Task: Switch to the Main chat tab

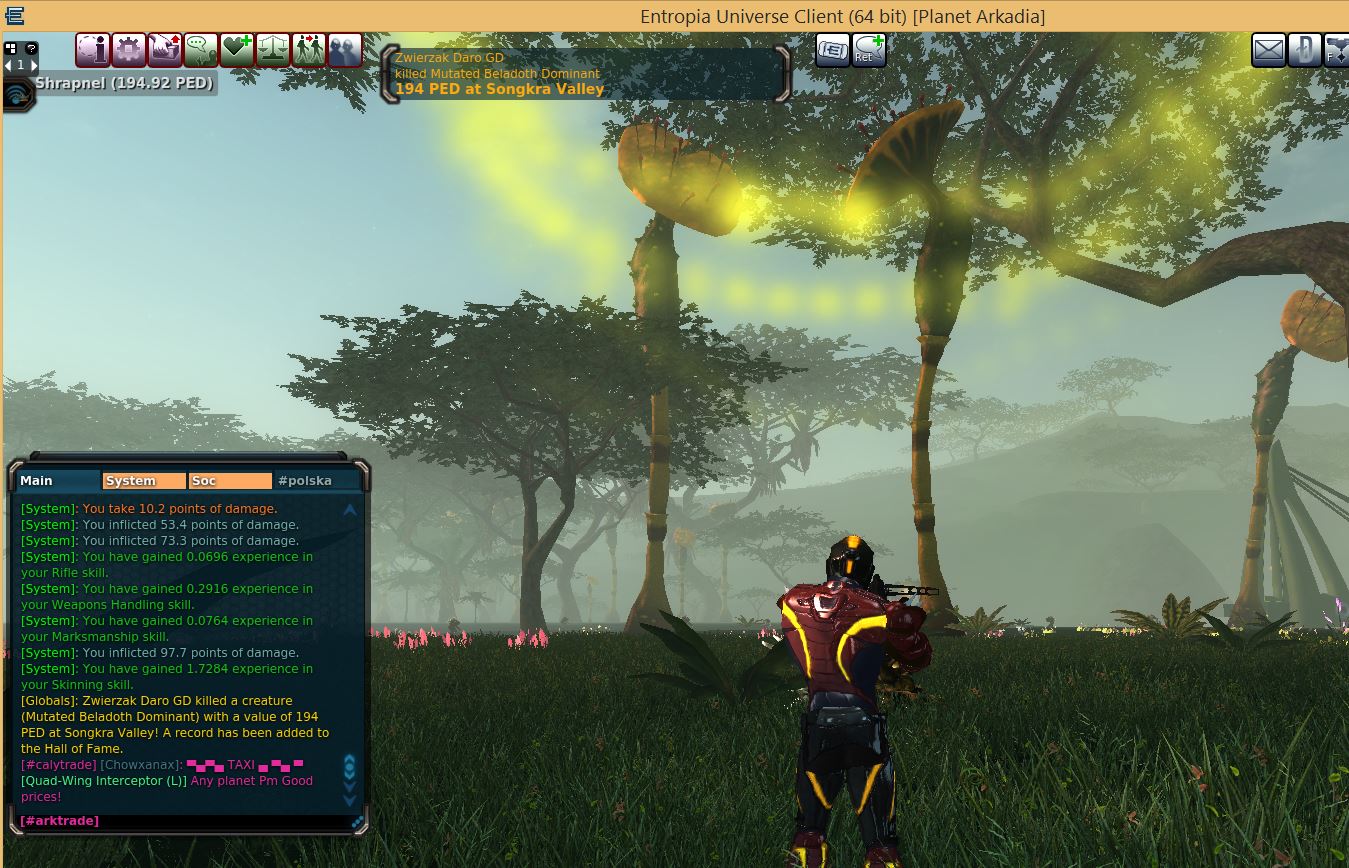Action: point(58,481)
